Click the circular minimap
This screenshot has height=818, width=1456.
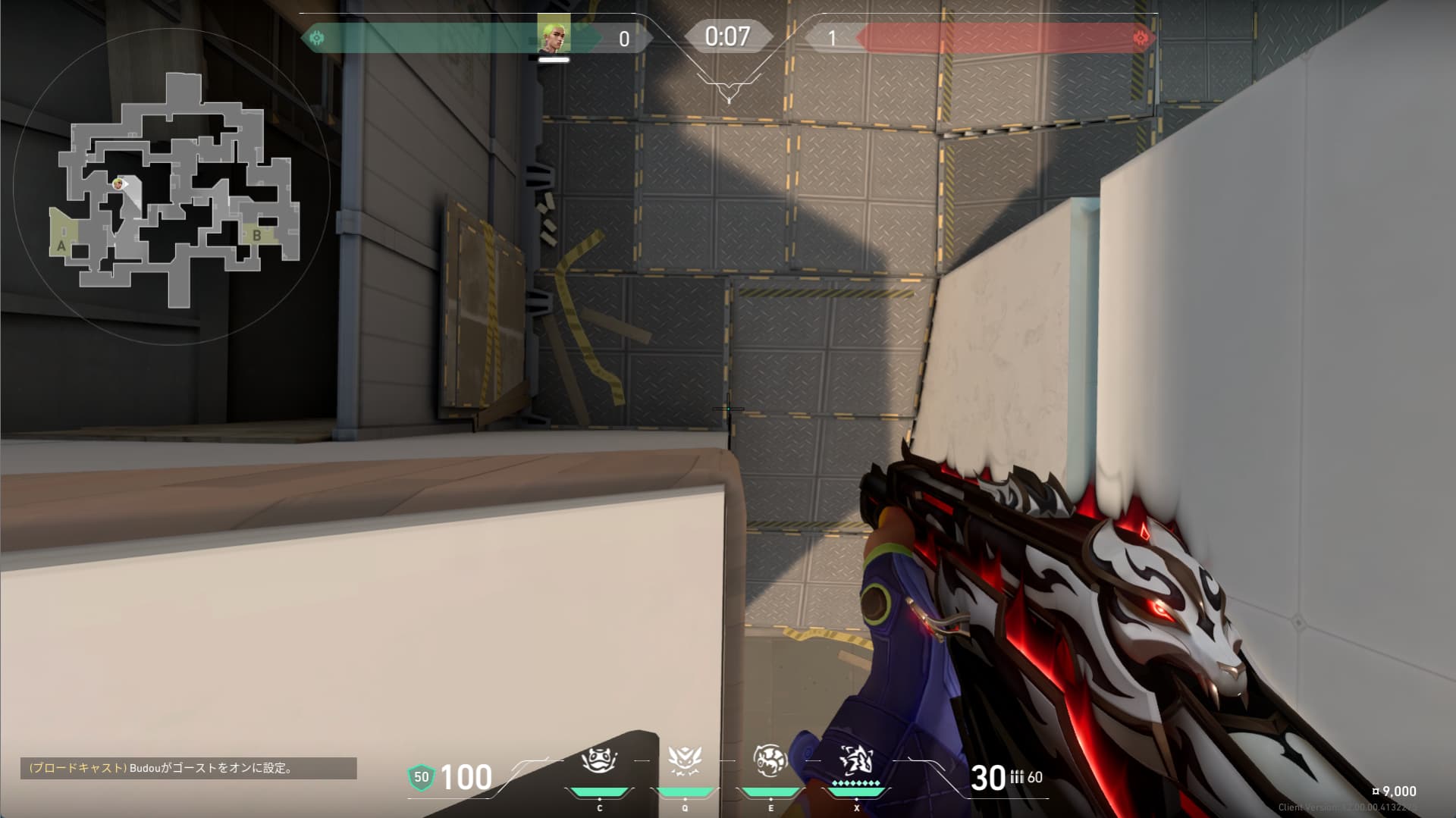click(x=171, y=186)
